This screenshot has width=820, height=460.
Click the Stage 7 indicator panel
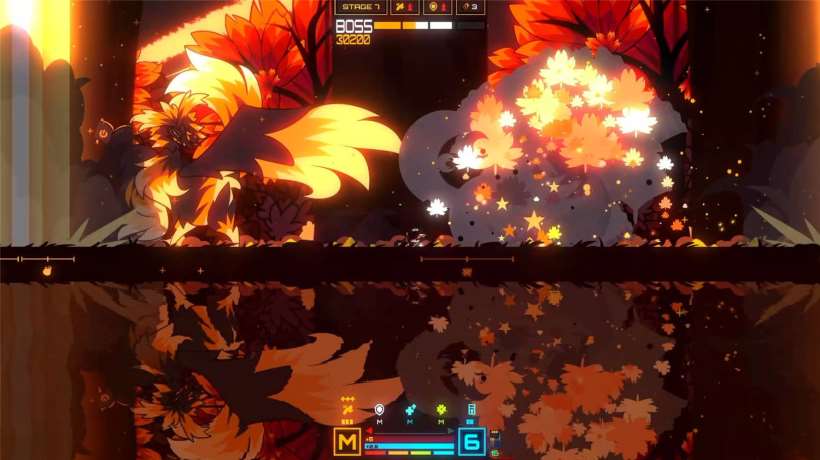(360, 7)
